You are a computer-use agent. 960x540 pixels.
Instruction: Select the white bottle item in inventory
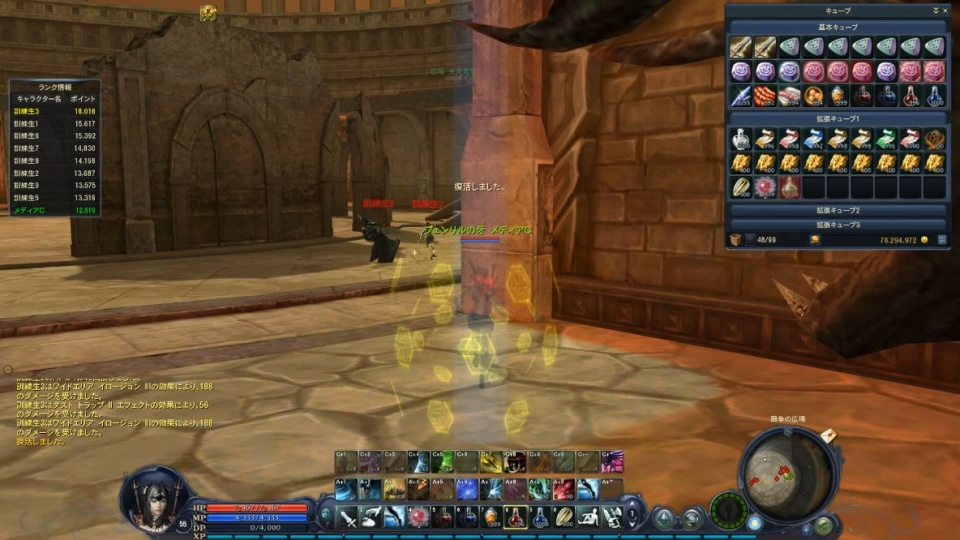[741, 139]
